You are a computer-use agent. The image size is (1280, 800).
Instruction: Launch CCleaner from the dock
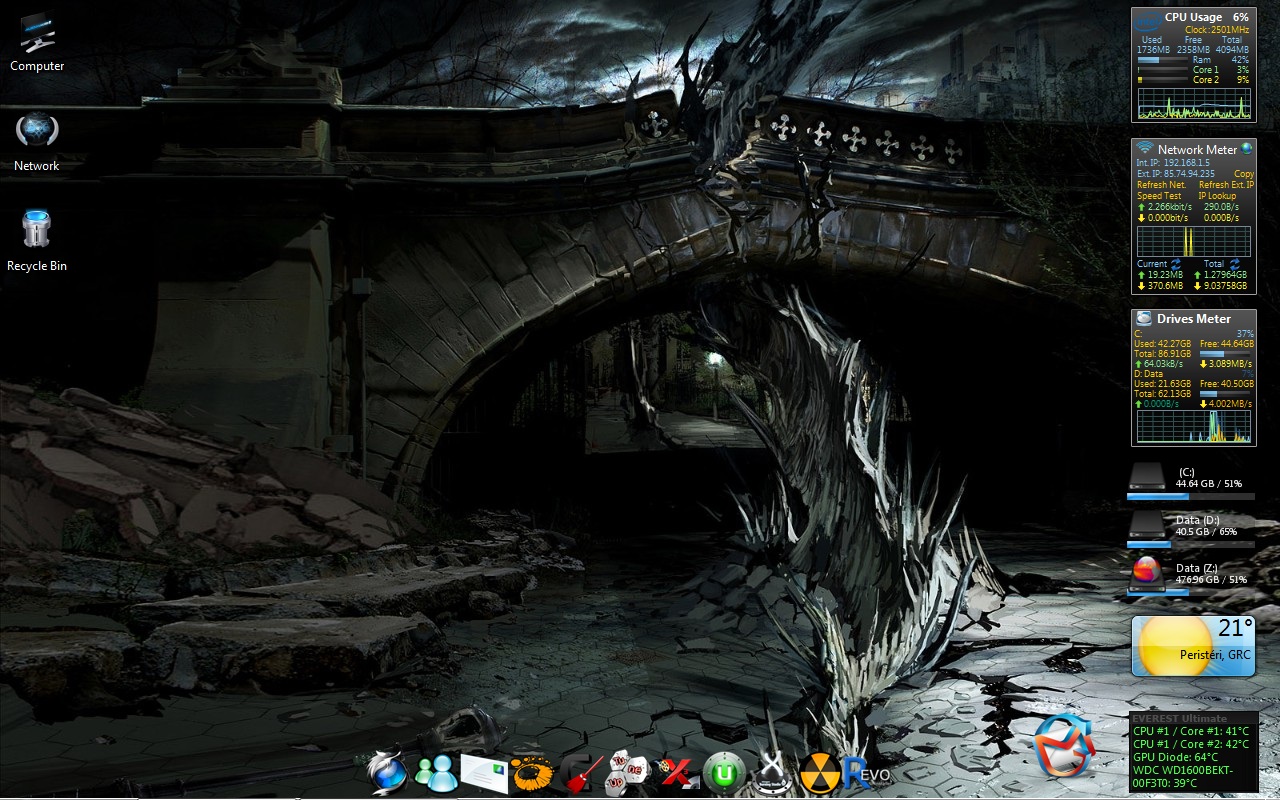[581, 773]
